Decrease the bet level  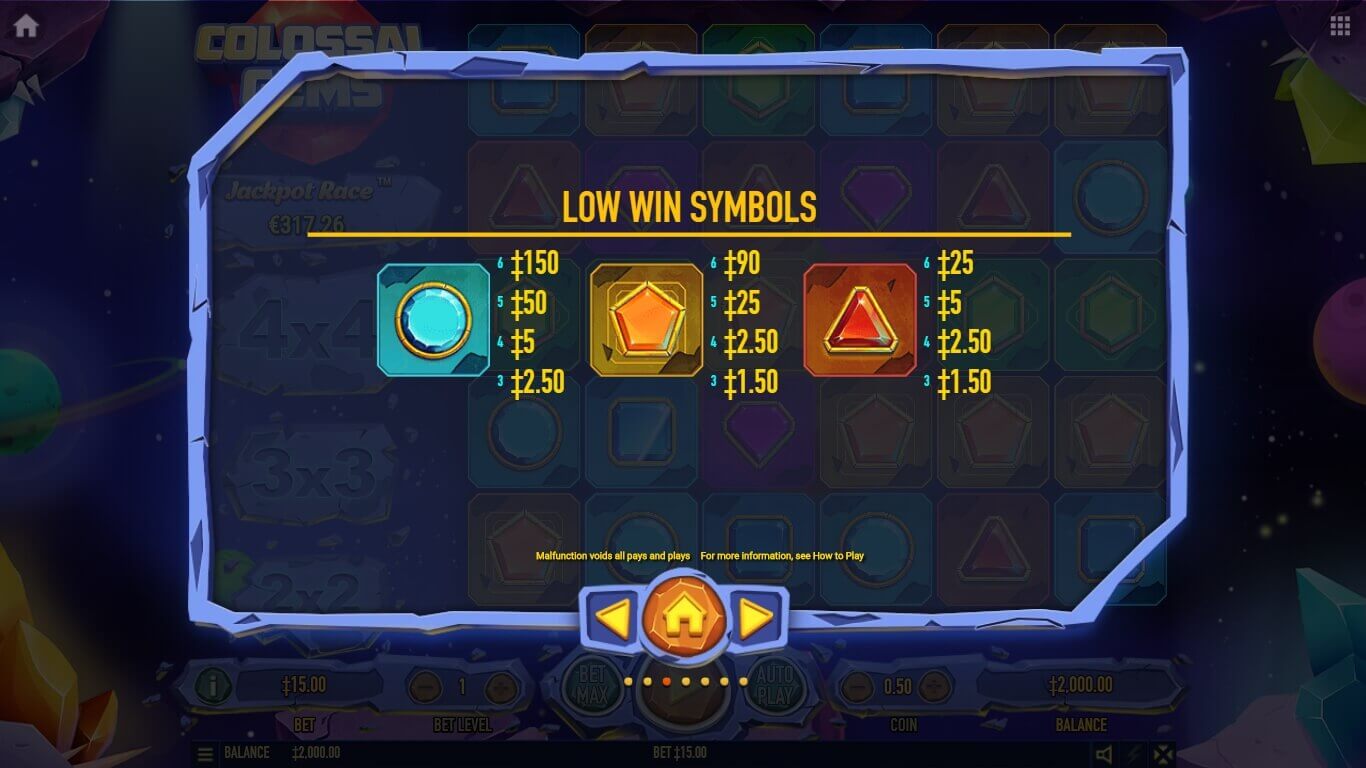(x=426, y=687)
